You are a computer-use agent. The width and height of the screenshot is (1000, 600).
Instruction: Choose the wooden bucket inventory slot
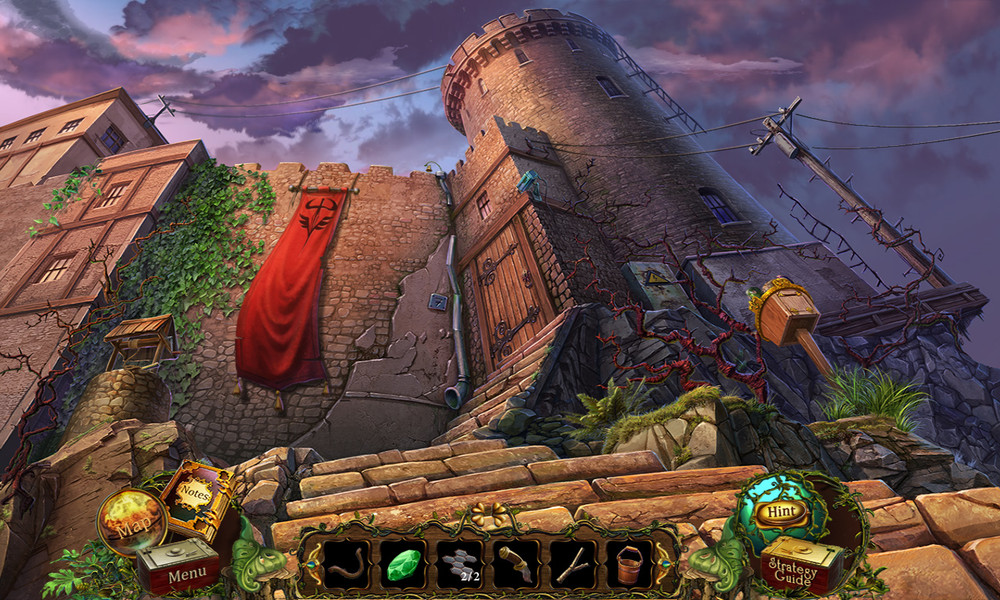(x=629, y=564)
